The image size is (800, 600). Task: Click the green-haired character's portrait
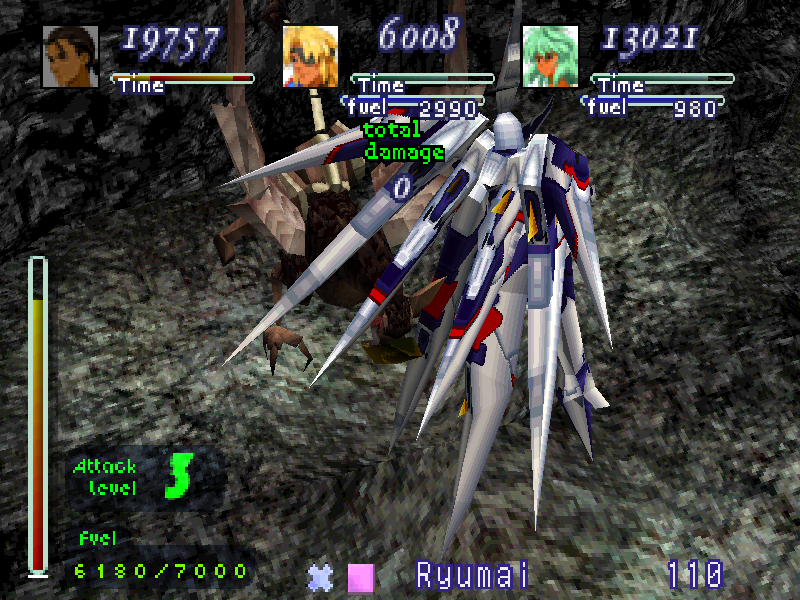[x=550, y=56]
